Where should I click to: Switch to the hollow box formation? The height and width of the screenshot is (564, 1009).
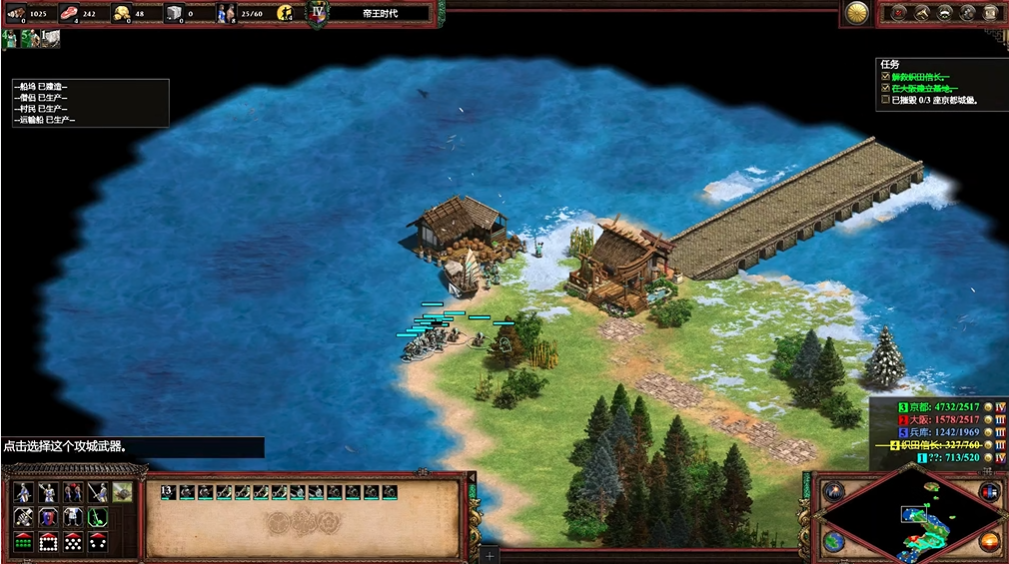(48, 542)
